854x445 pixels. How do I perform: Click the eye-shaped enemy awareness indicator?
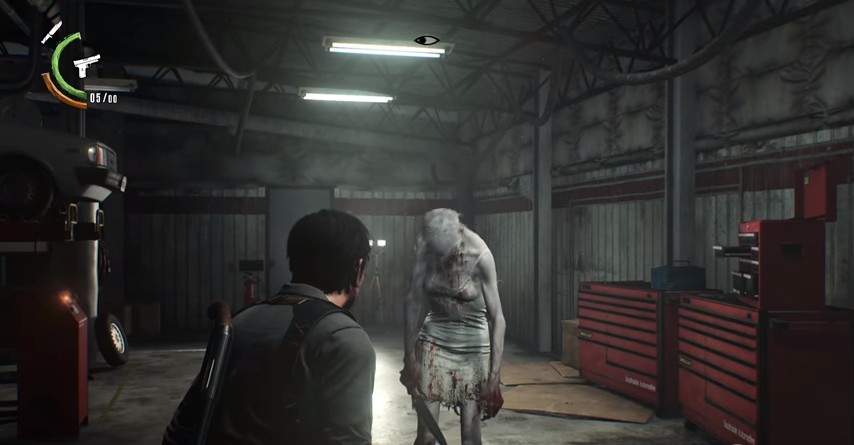click(427, 41)
